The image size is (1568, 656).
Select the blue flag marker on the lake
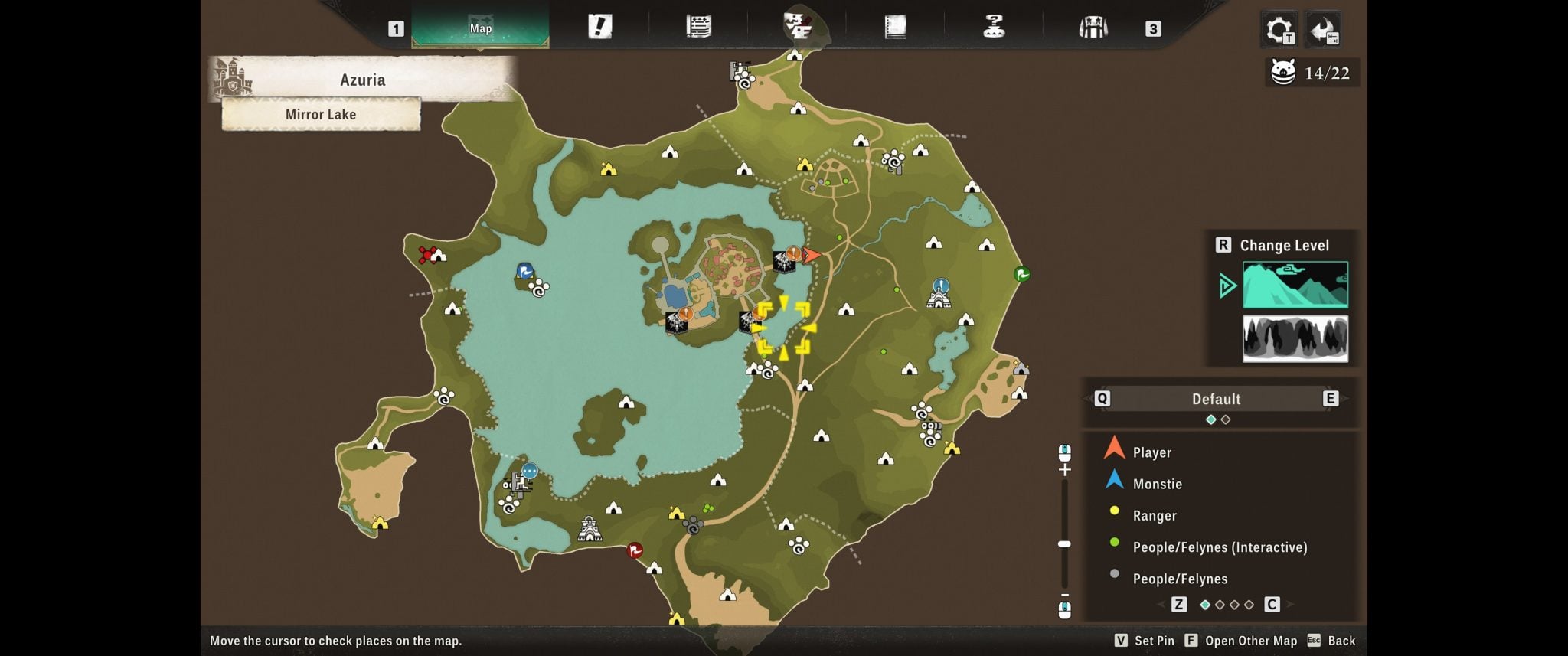[x=524, y=270]
